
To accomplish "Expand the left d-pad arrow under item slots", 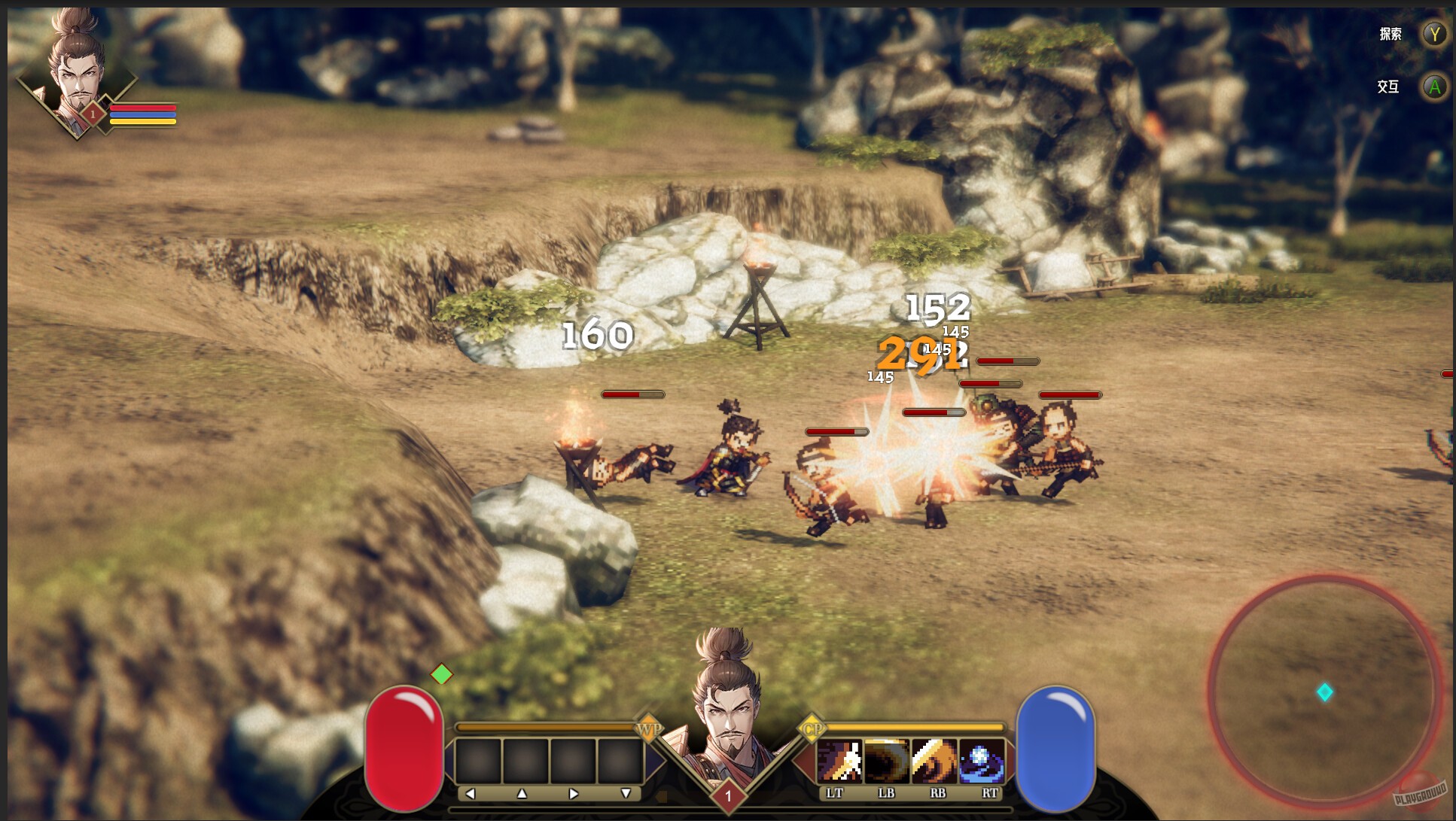I will pos(471,792).
